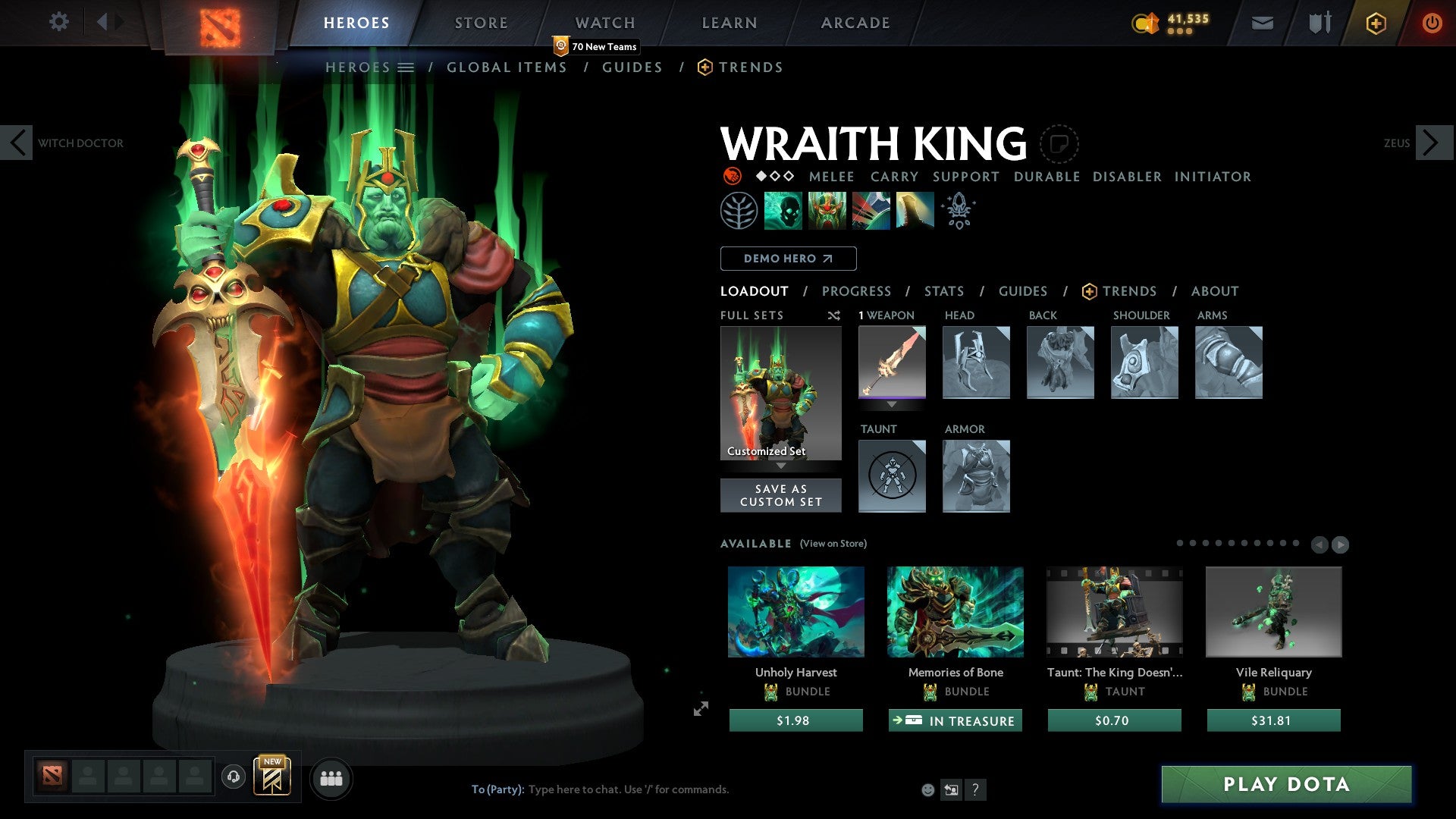
Task: Switch to the Progress tab
Action: pos(857,290)
